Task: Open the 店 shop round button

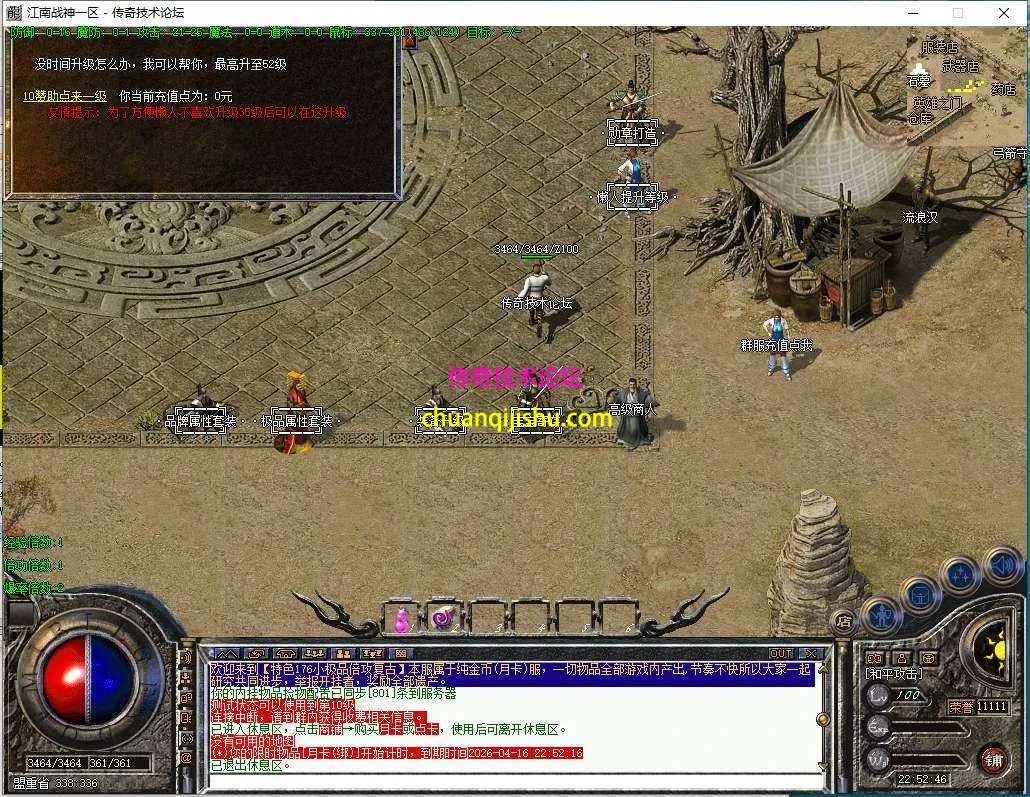Action: click(x=844, y=620)
